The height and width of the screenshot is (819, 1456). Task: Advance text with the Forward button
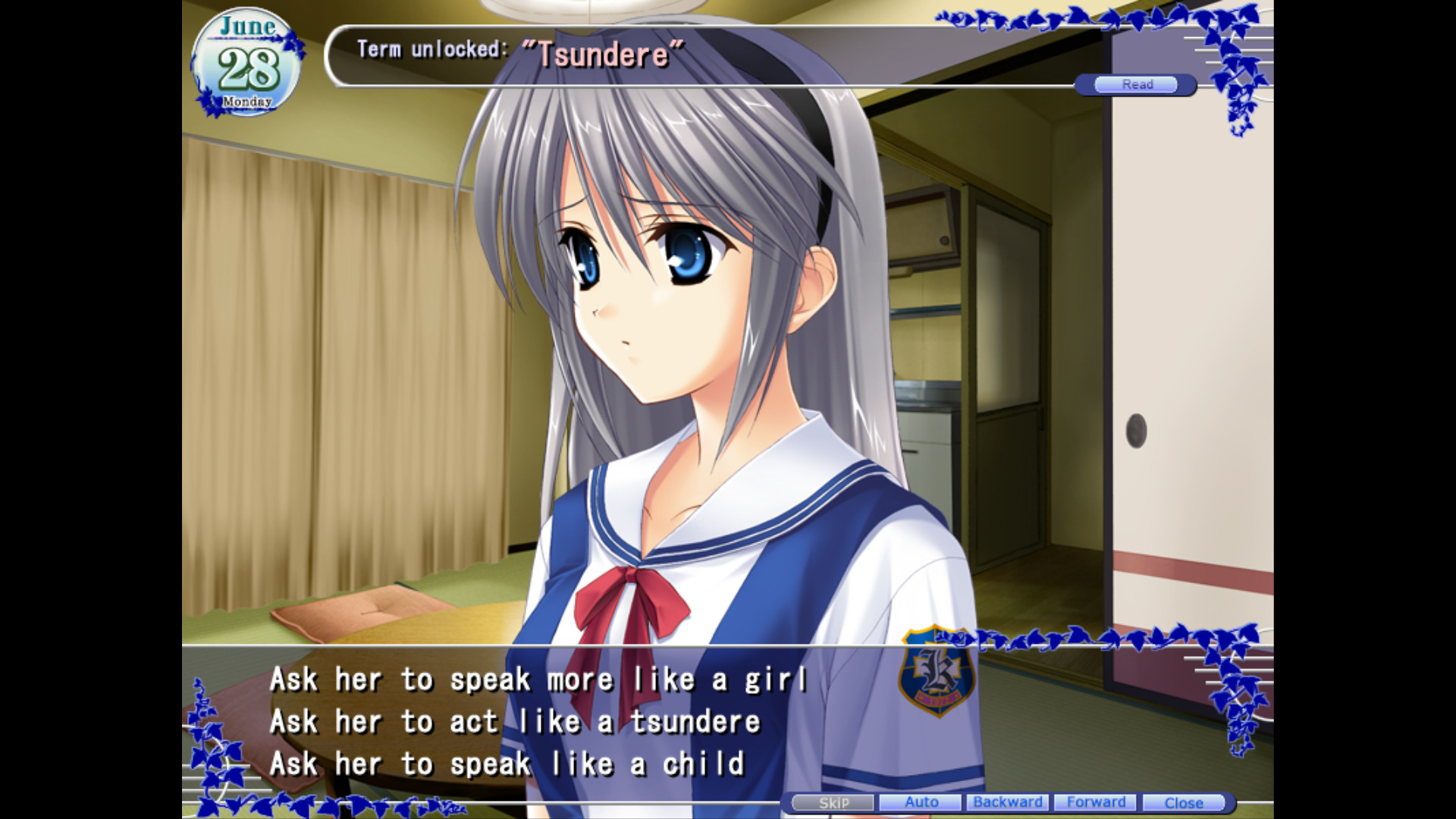click(x=1096, y=802)
